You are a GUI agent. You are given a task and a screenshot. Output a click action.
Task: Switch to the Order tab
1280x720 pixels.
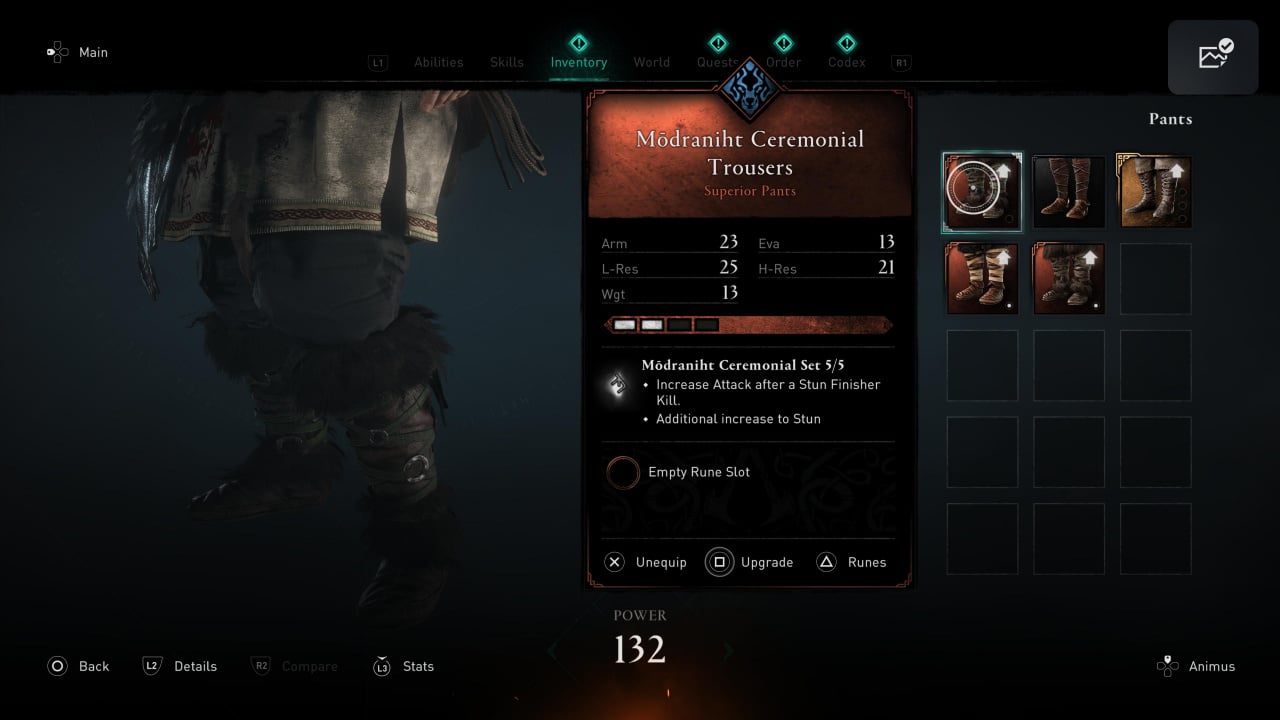tap(783, 62)
